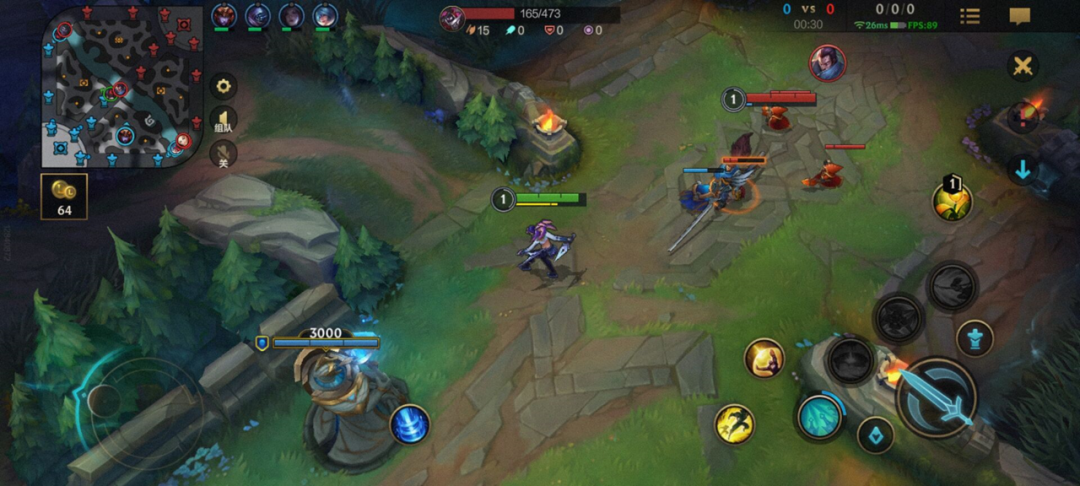Toggle the 组队 team voice speaker button

coord(223,122)
